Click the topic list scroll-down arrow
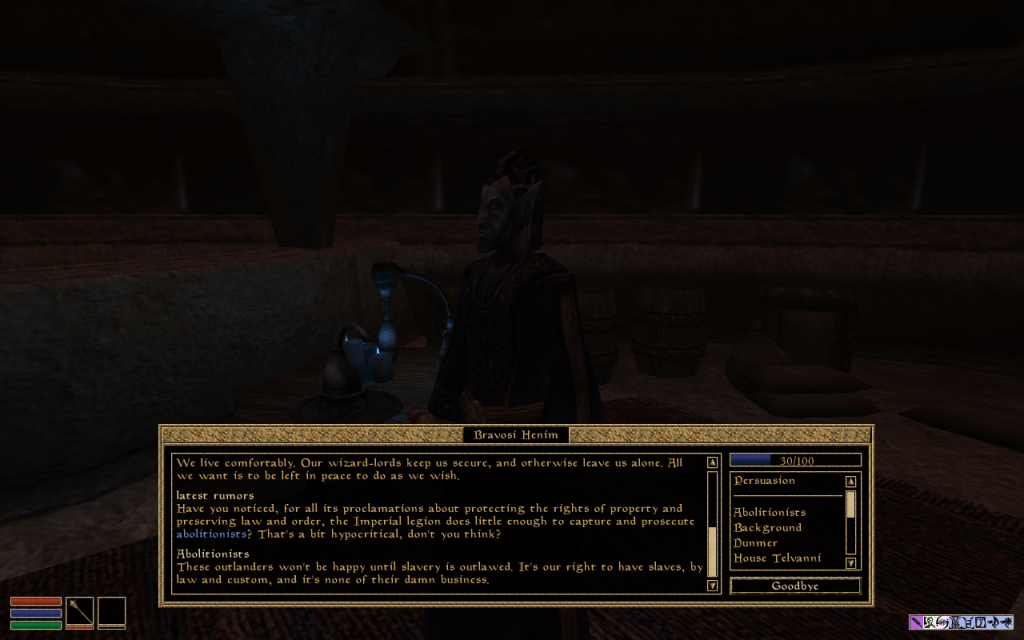 [851, 563]
